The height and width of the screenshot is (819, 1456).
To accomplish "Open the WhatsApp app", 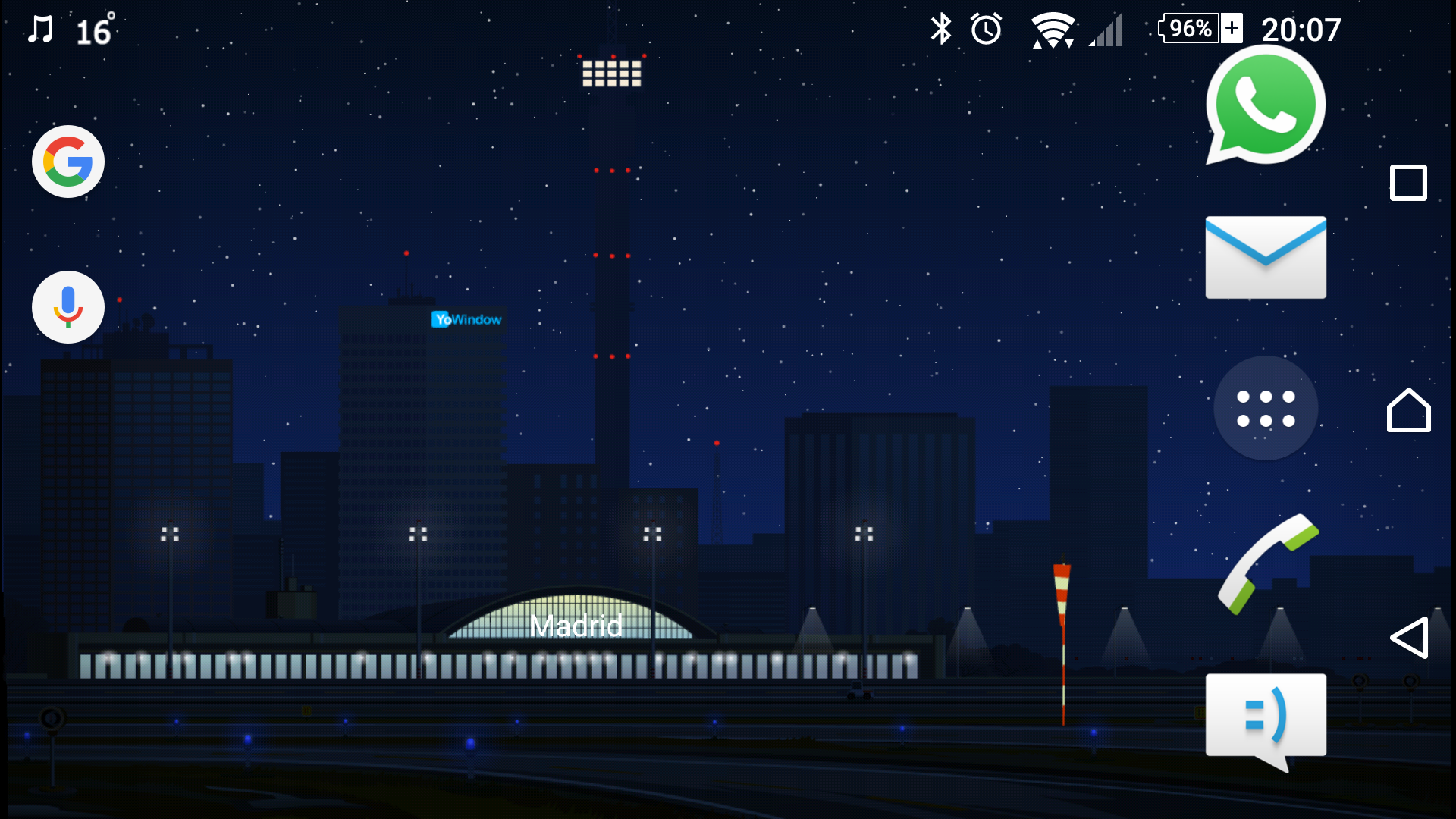I will coord(1265,105).
